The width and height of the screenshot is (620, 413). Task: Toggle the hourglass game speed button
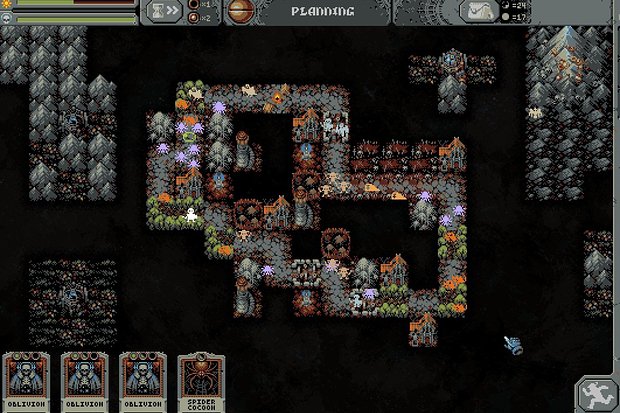pyautogui.click(x=164, y=12)
